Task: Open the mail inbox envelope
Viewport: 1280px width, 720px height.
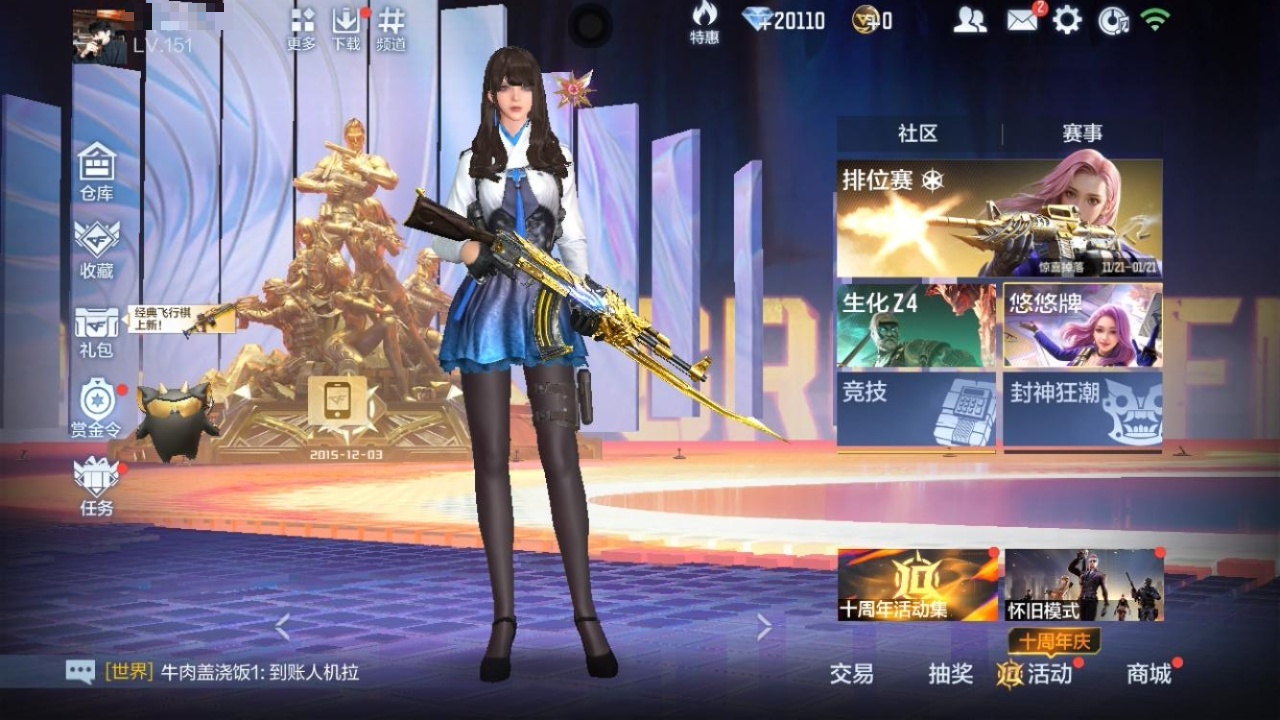Action: [1022, 20]
